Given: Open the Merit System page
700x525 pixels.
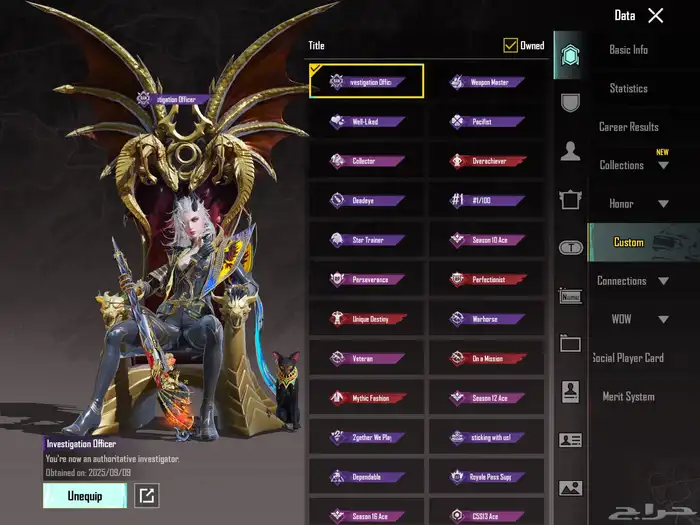Looking at the screenshot, I should (628, 397).
